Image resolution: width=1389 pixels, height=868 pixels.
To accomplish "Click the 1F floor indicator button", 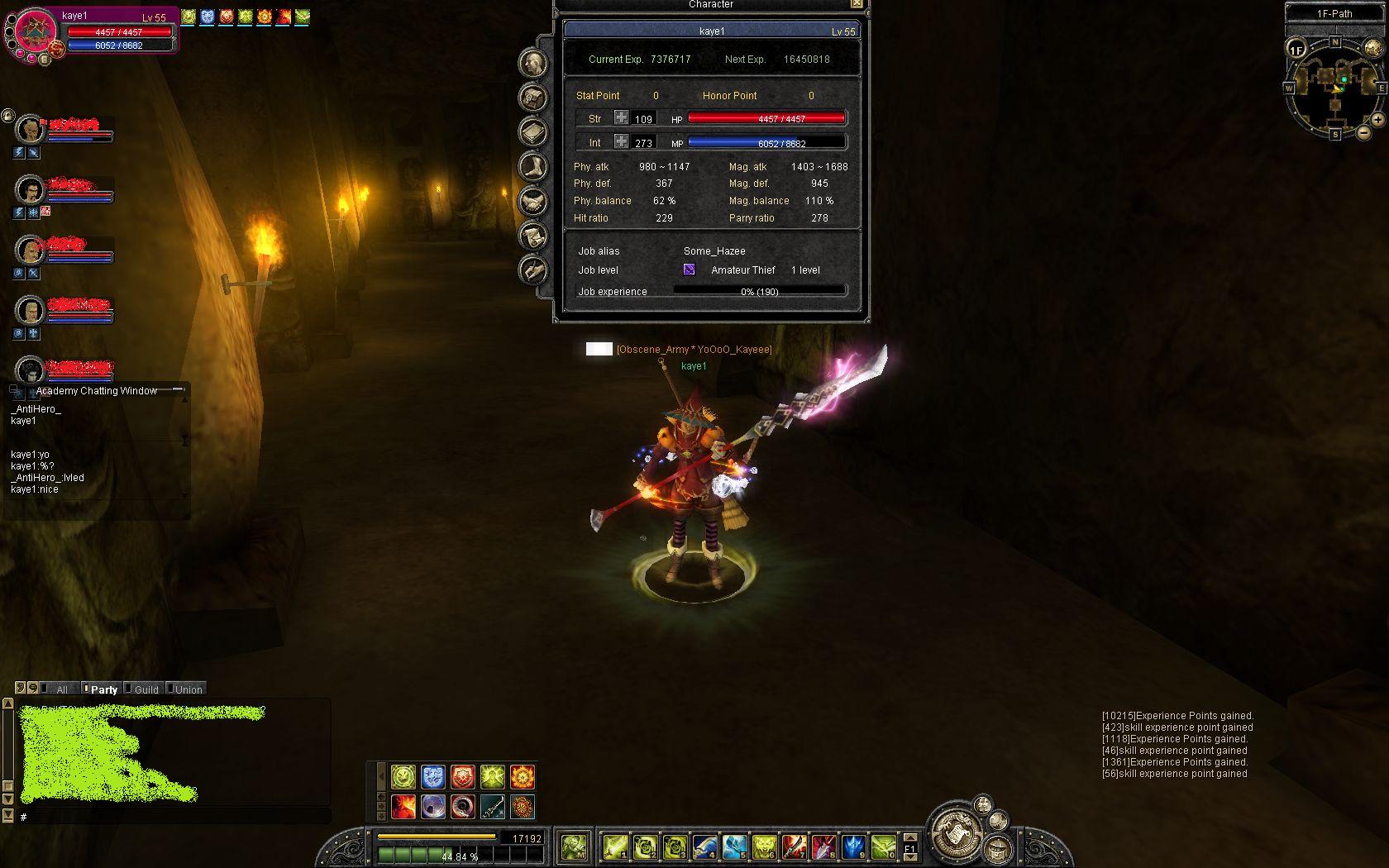I will (x=1296, y=50).
